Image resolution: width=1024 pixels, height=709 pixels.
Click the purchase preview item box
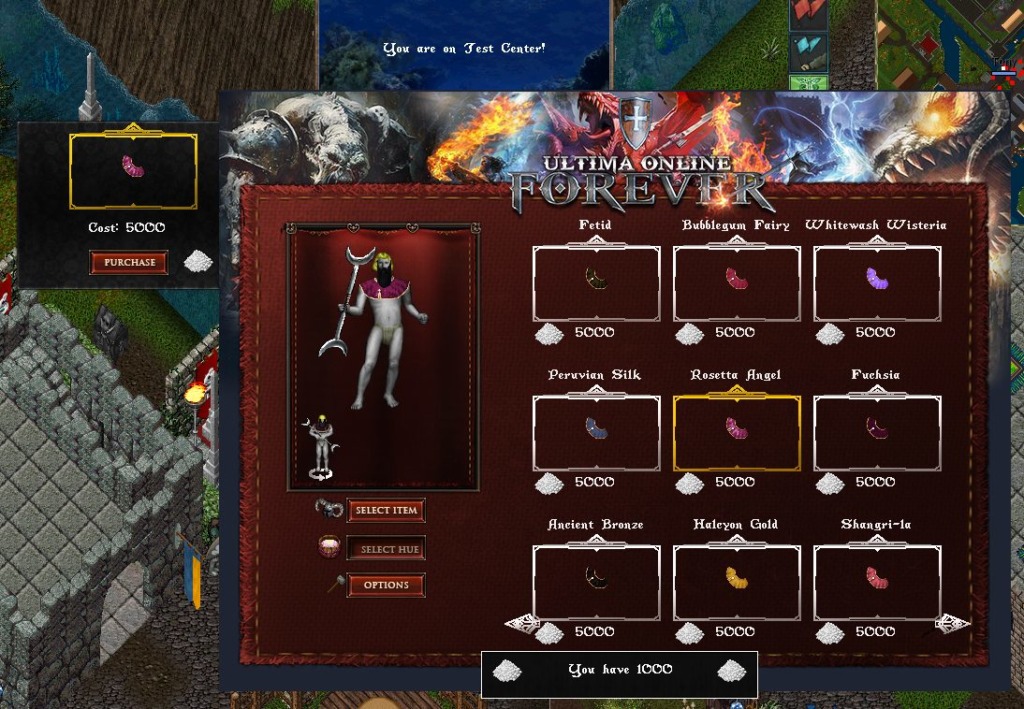(133, 171)
